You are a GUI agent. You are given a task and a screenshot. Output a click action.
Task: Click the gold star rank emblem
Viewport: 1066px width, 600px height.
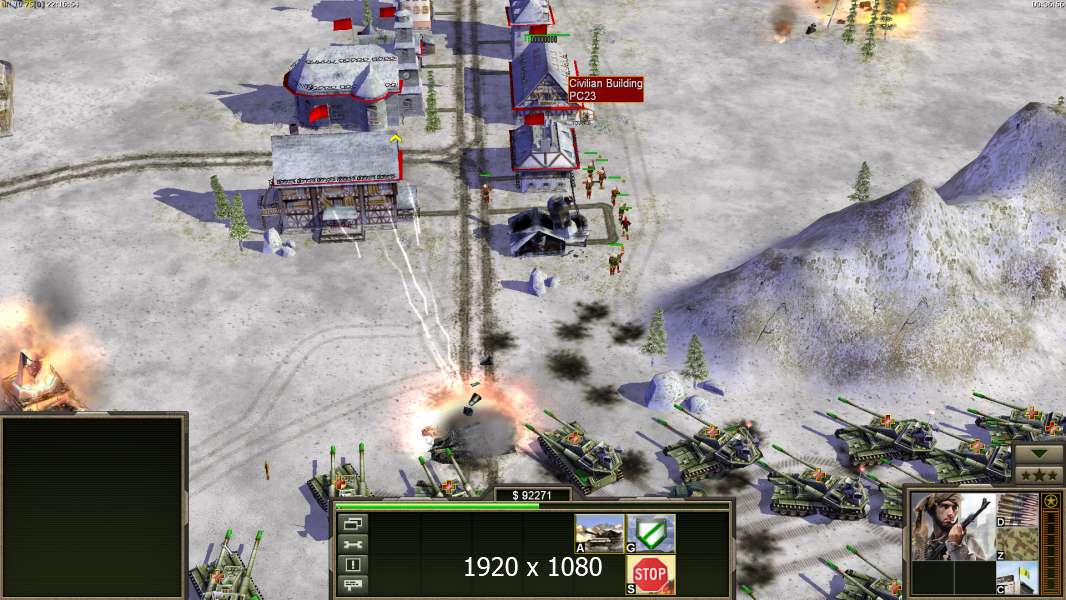(1051, 501)
